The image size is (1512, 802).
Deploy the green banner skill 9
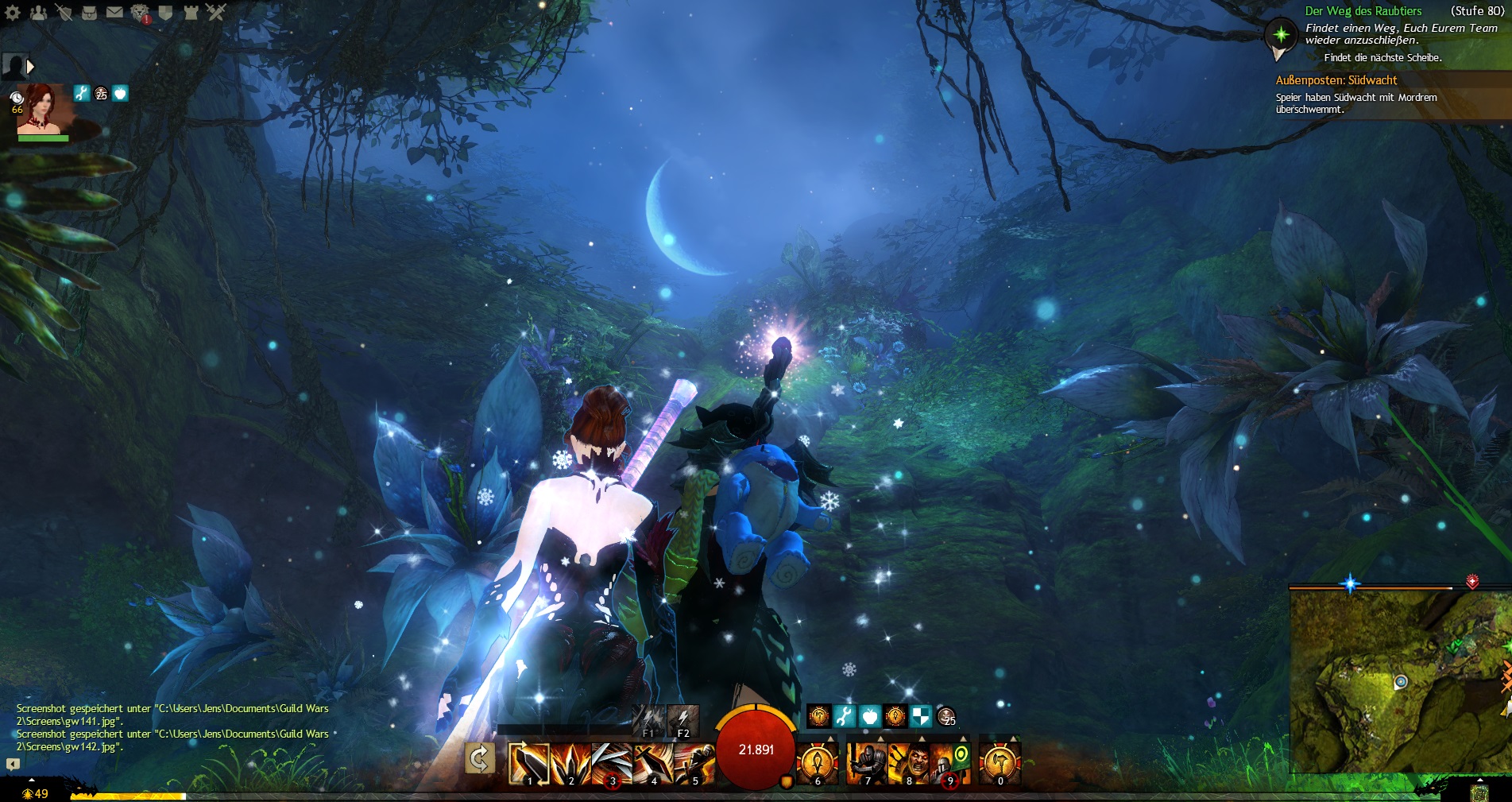[x=950, y=763]
